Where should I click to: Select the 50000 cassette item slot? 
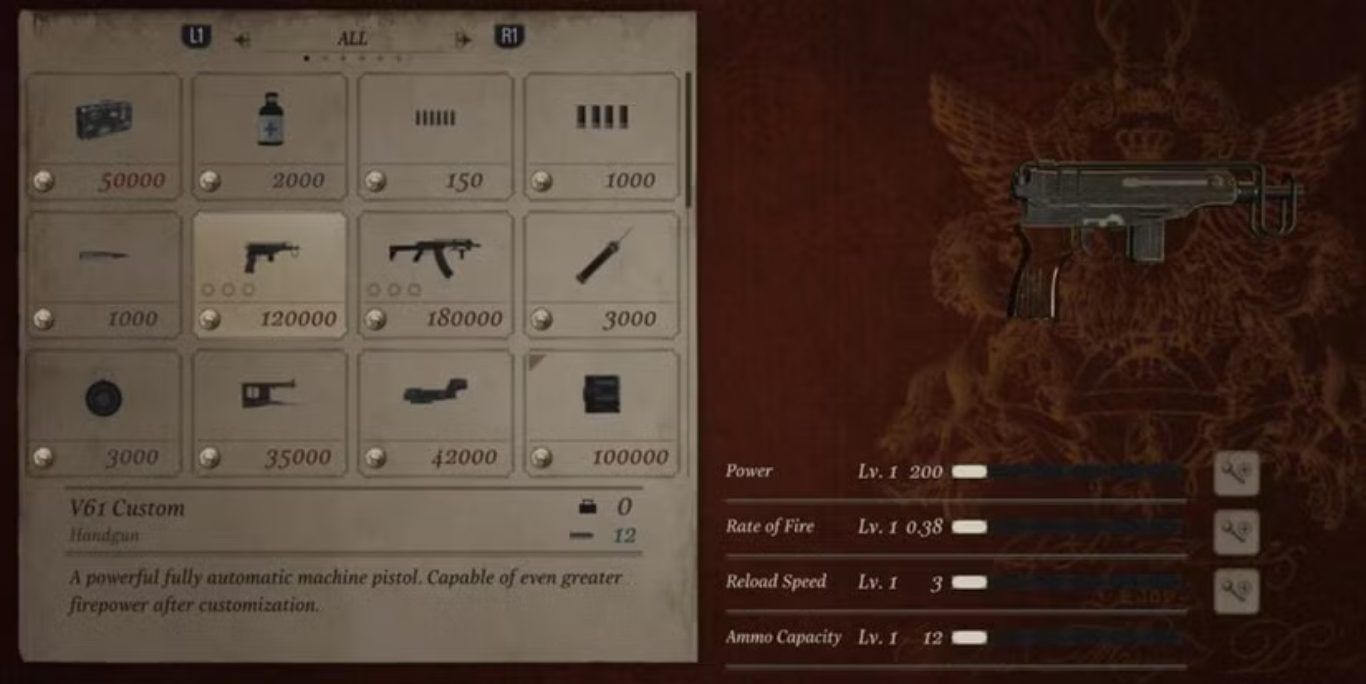[104, 136]
